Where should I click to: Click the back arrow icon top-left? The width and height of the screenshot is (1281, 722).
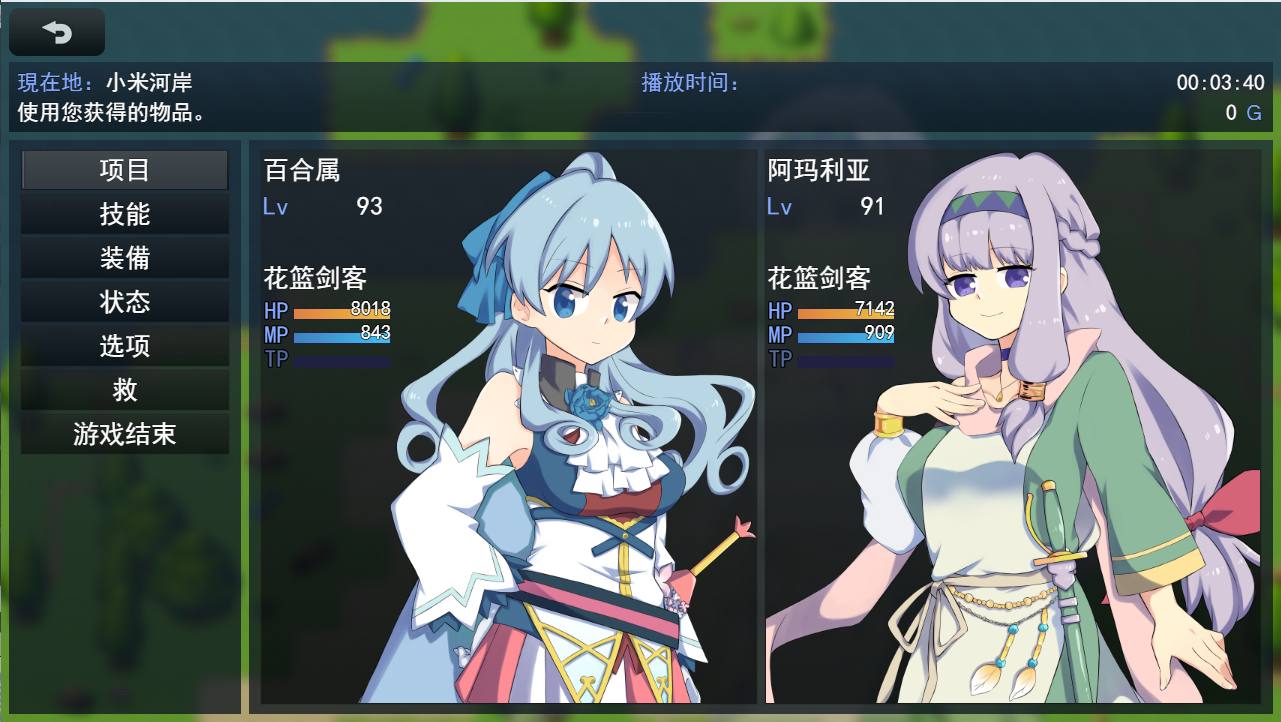56,31
